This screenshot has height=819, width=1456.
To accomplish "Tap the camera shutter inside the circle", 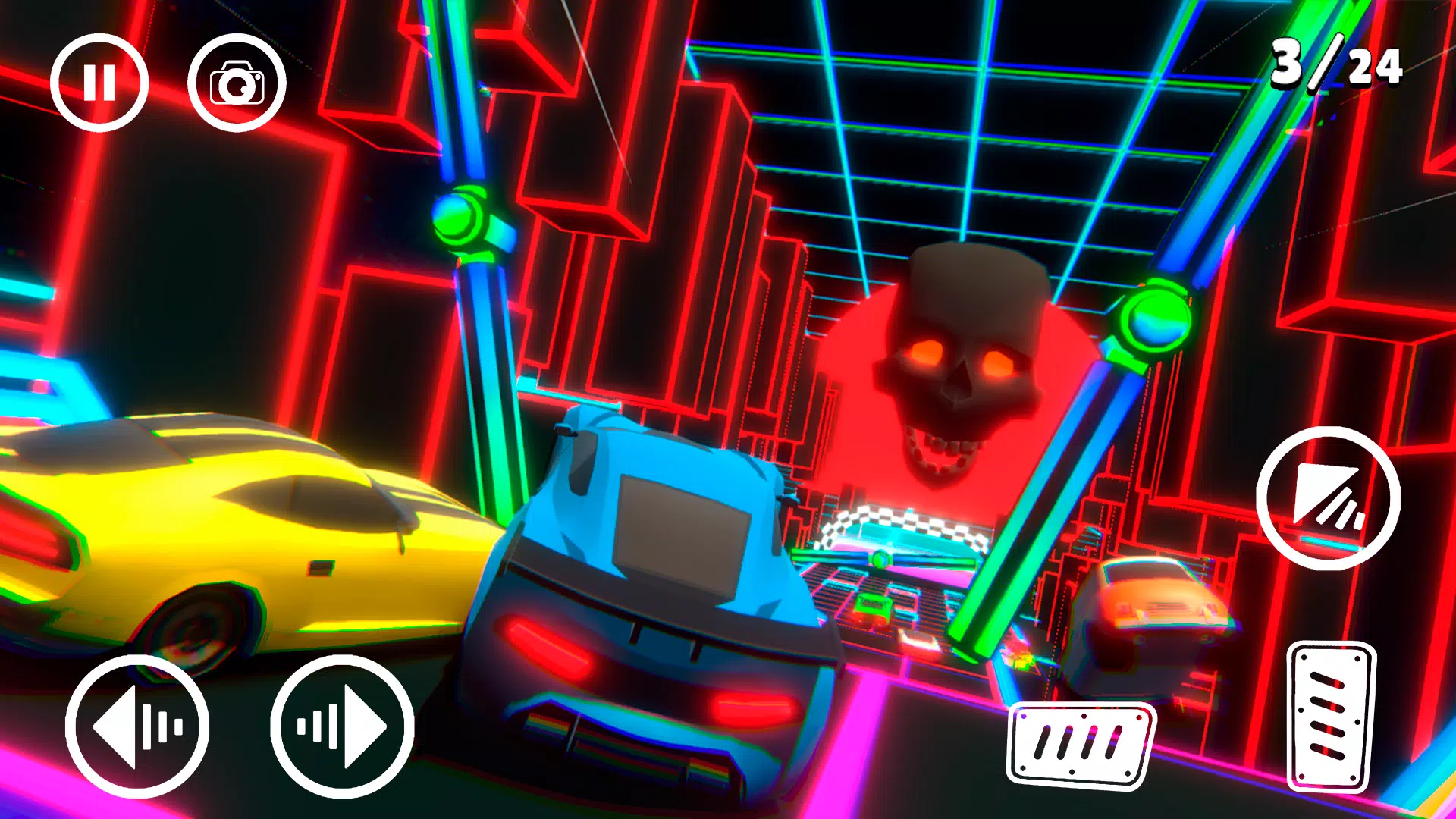I will (235, 83).
